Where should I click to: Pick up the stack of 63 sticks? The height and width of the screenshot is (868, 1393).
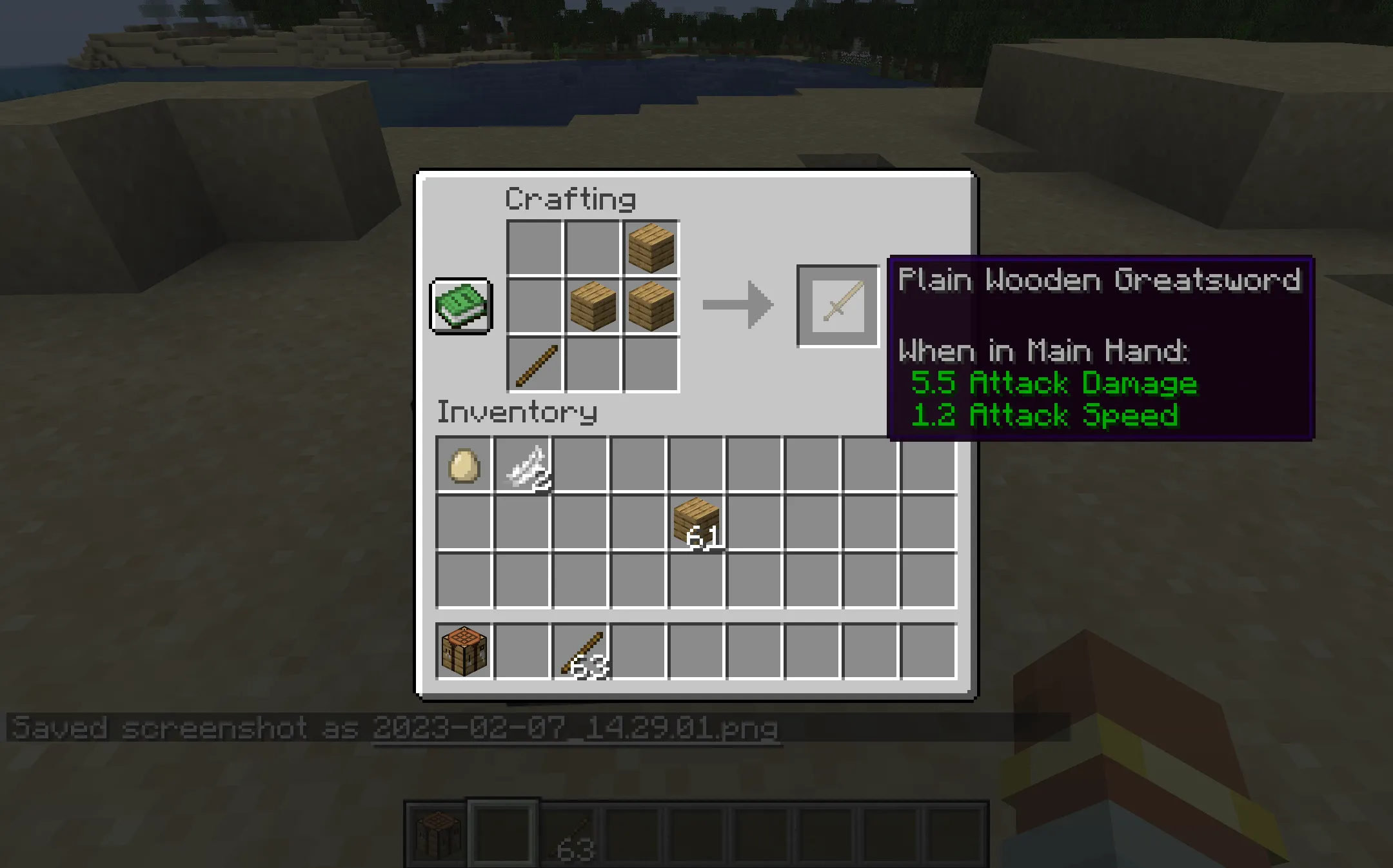point(580,648)
